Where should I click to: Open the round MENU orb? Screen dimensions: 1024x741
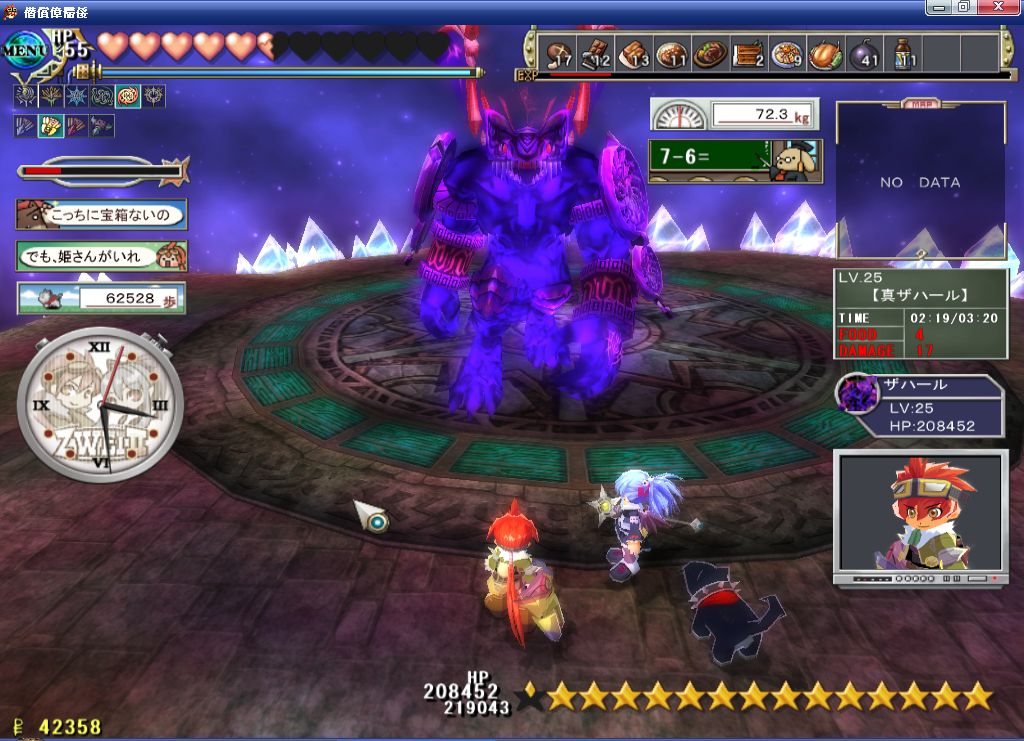[25, 47]
